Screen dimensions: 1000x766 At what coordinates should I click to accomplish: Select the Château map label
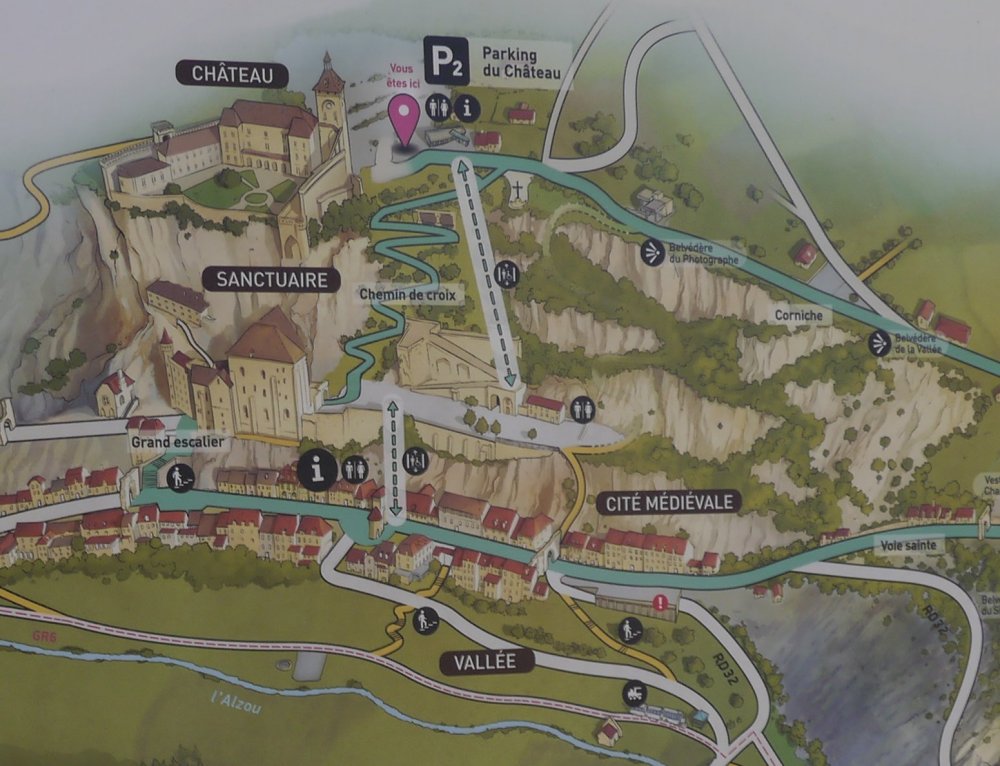(233, 73)
